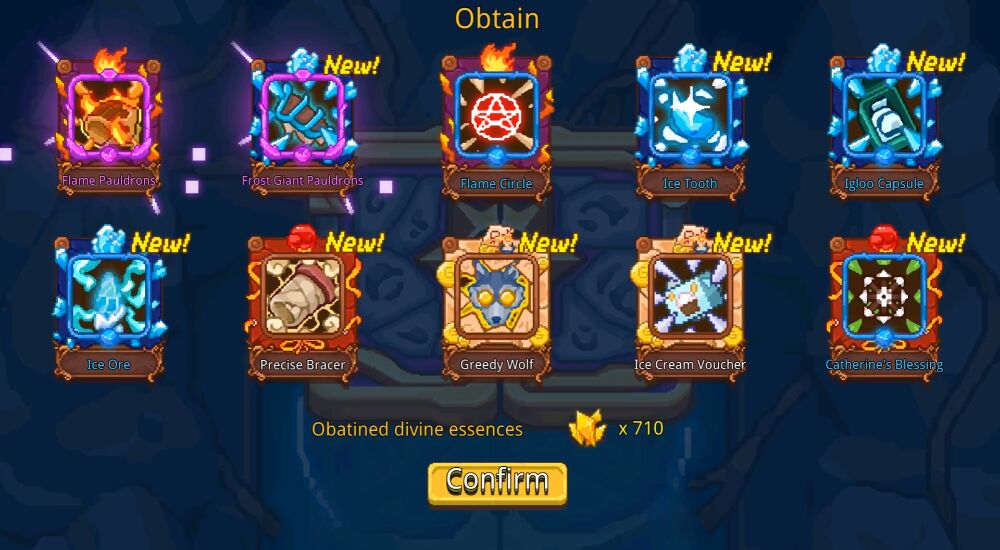This screenshot has width=1000, height=550.
Task: Open the Igloo Capsule card
Action: tap(884, 118)
